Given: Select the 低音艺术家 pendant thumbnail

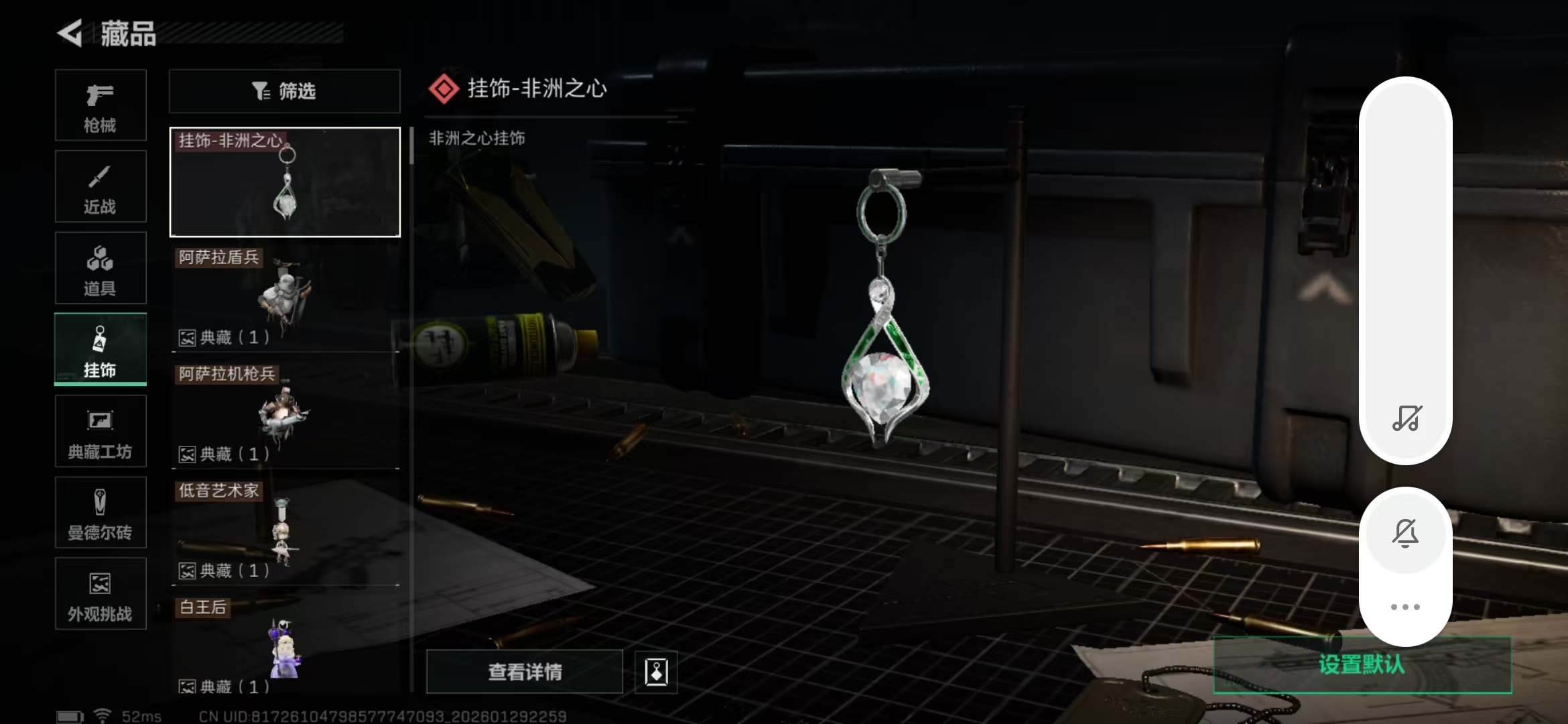Looking at the screenshot, I should pos(284,530).
